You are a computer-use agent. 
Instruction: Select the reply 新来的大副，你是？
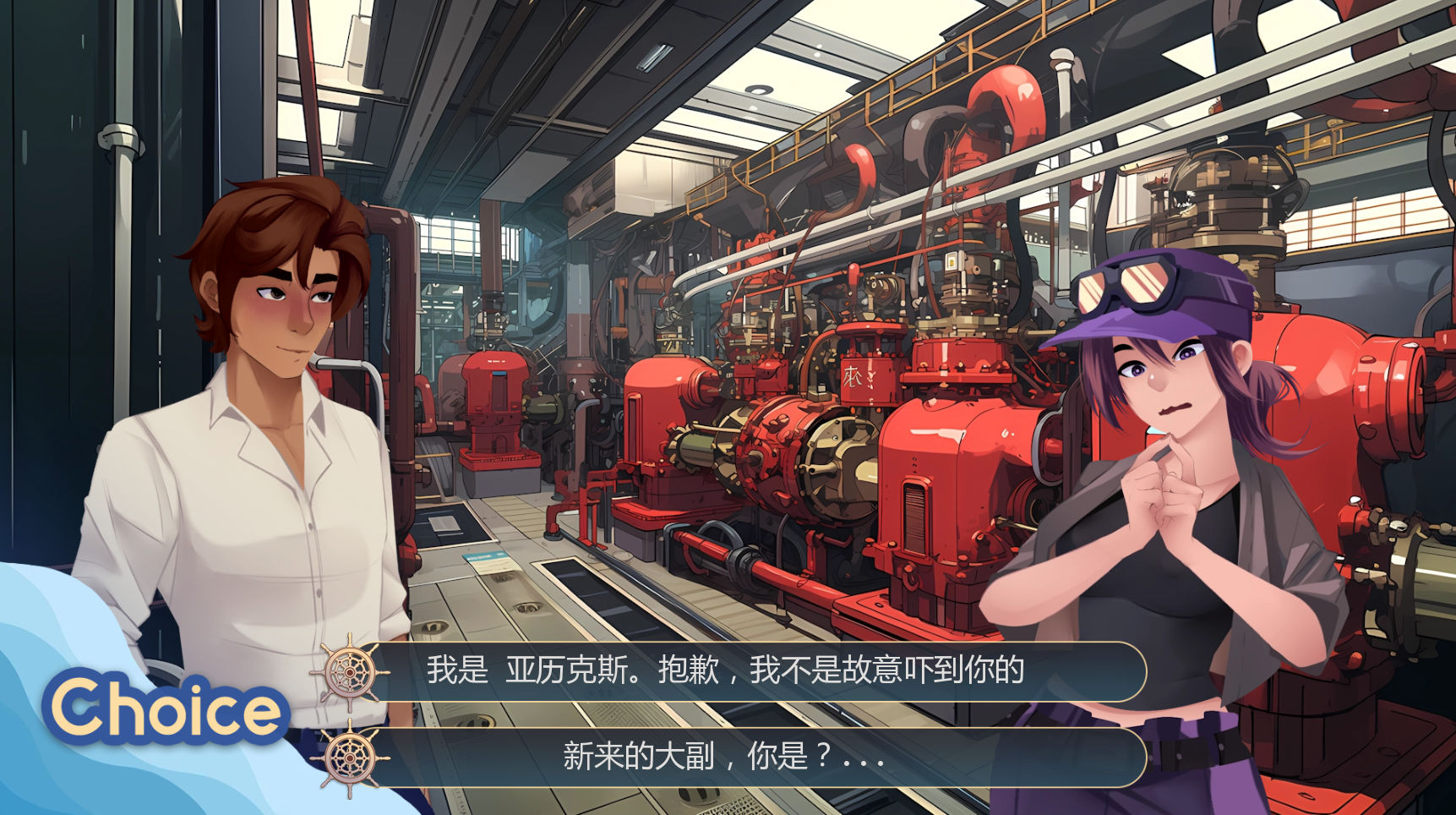click(725, 756)
